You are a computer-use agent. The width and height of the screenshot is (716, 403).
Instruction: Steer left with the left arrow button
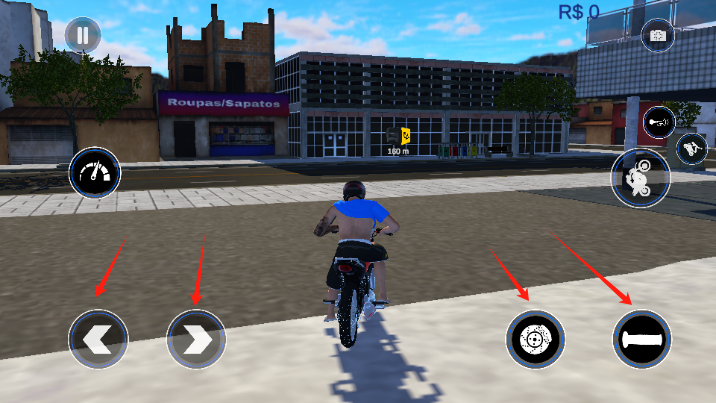(x=98, y=339)
